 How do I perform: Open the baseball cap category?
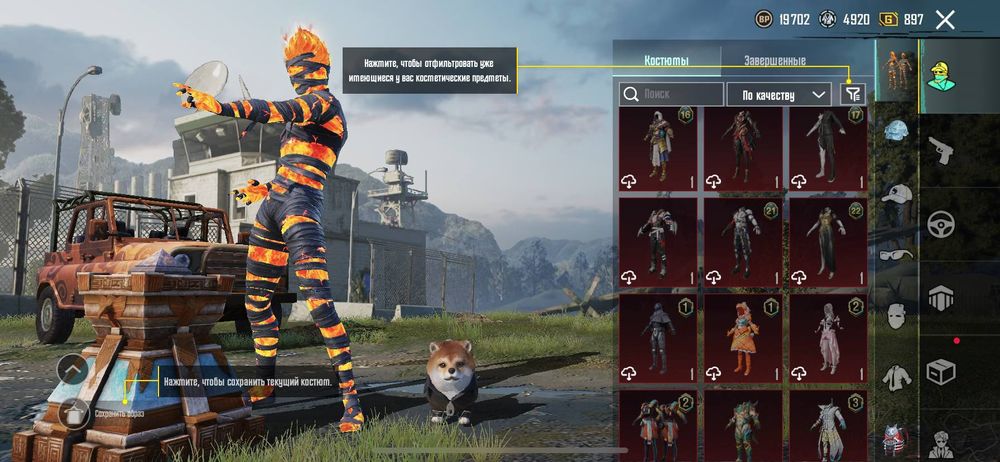[x=895, y=194]
